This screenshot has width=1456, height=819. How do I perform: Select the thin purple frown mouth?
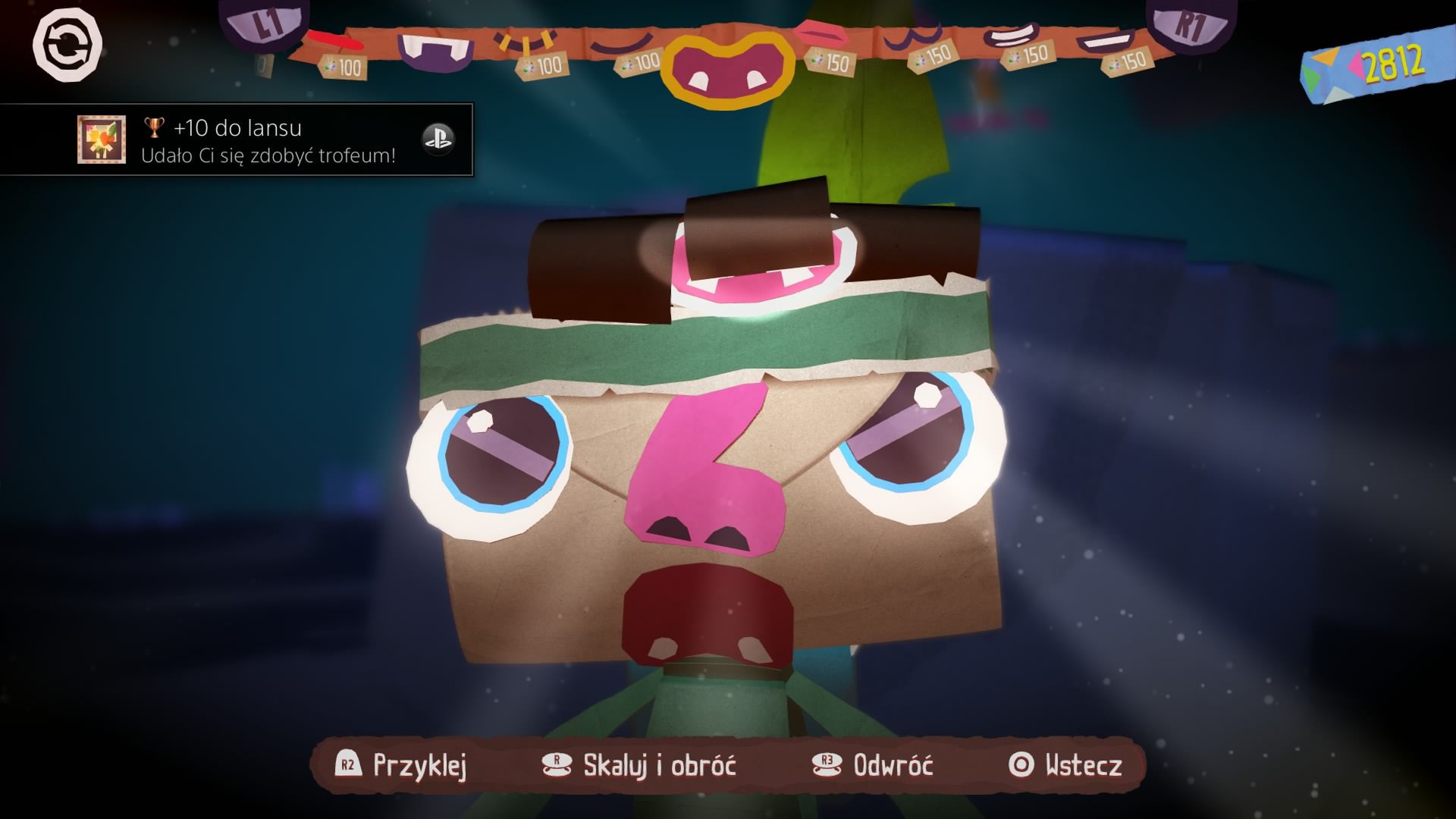click(x=622, y=44)
